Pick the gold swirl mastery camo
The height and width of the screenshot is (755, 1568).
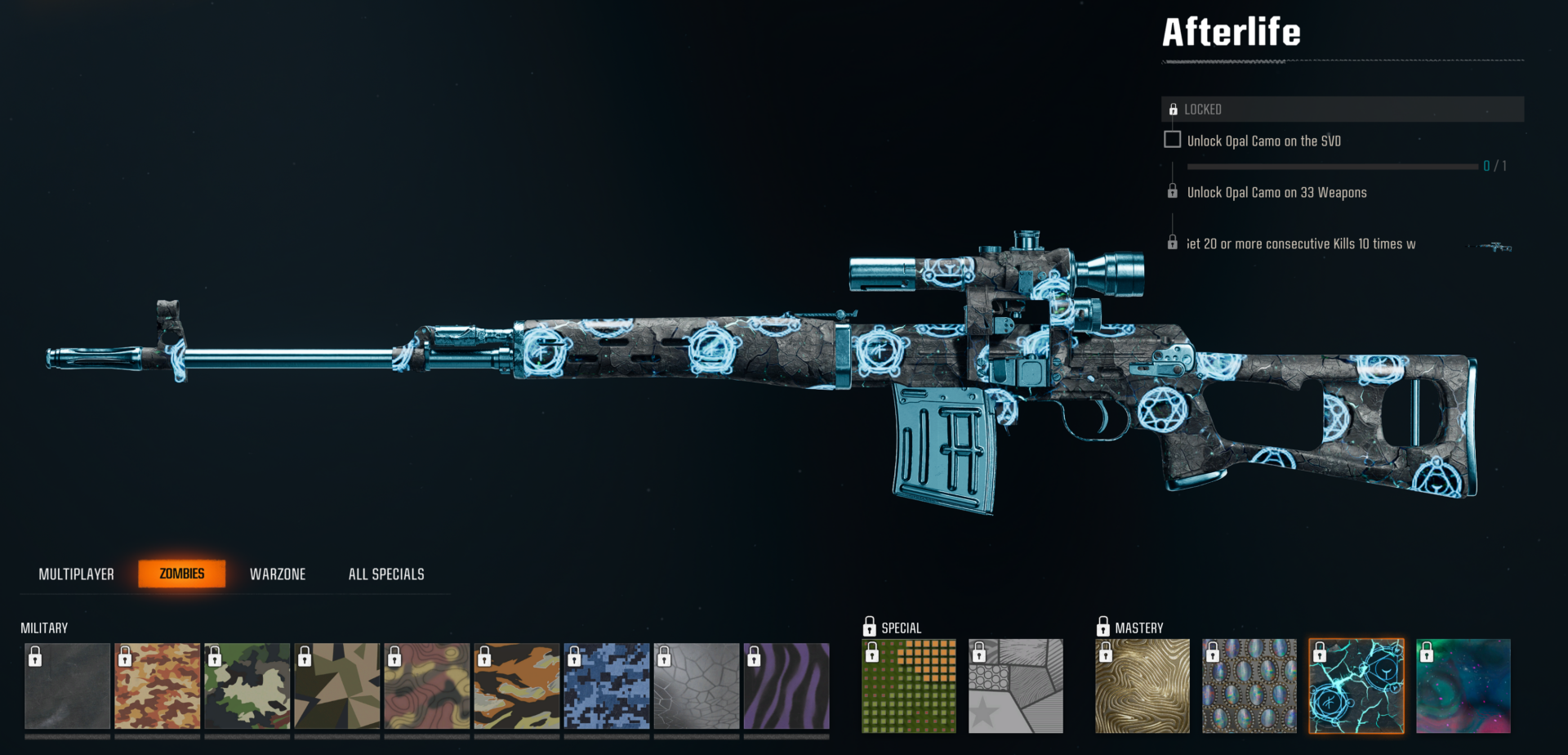(1142, 686)
